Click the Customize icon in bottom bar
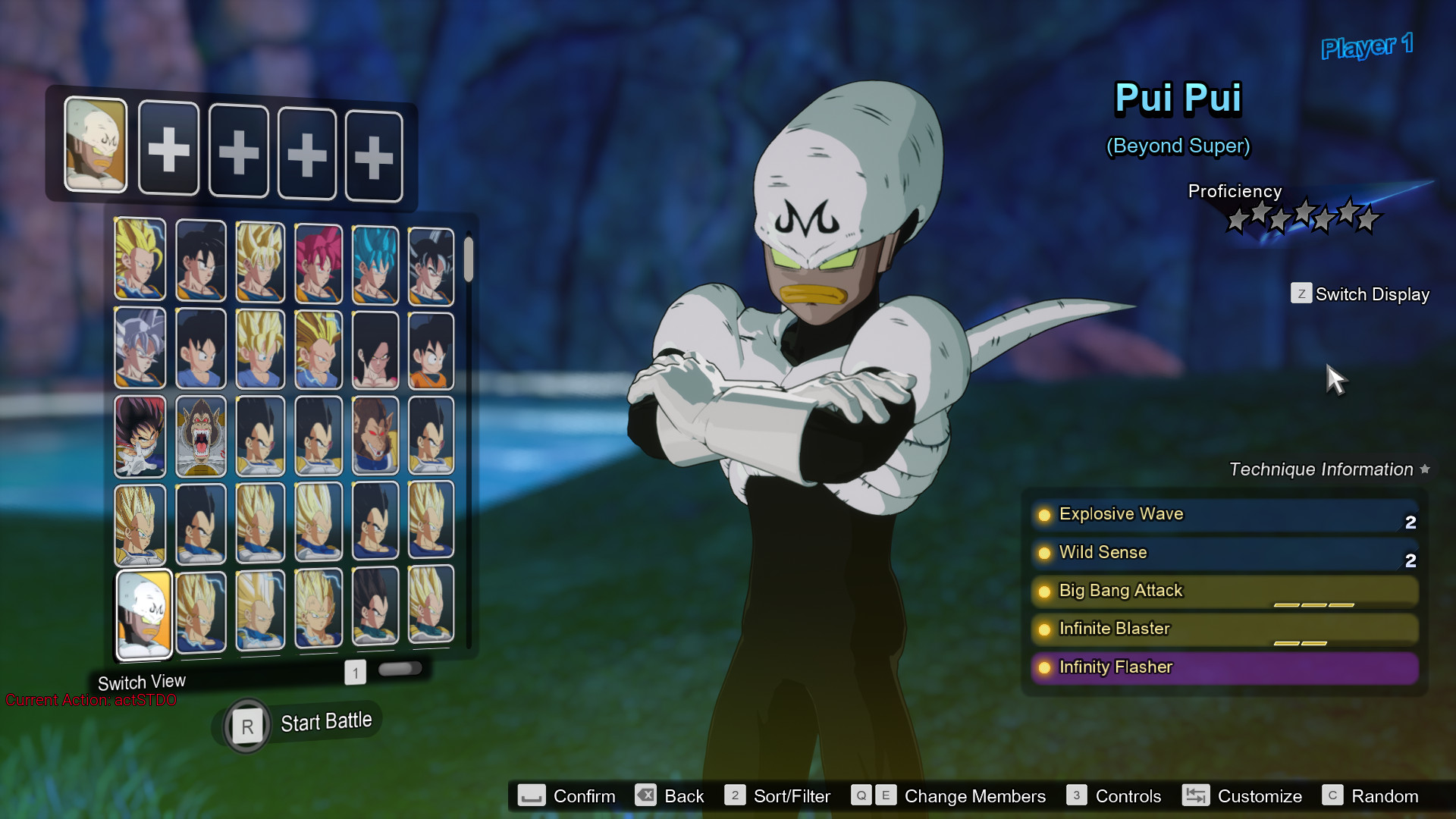The width and height of the screenshot is (1456, 819). pyautogui.click(x=1197, y=795)
